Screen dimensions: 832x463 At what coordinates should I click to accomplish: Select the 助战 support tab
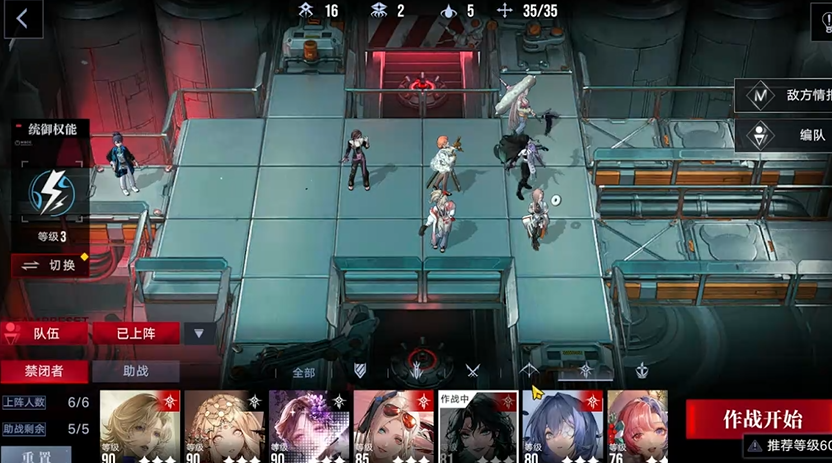[x=135, y=371]
